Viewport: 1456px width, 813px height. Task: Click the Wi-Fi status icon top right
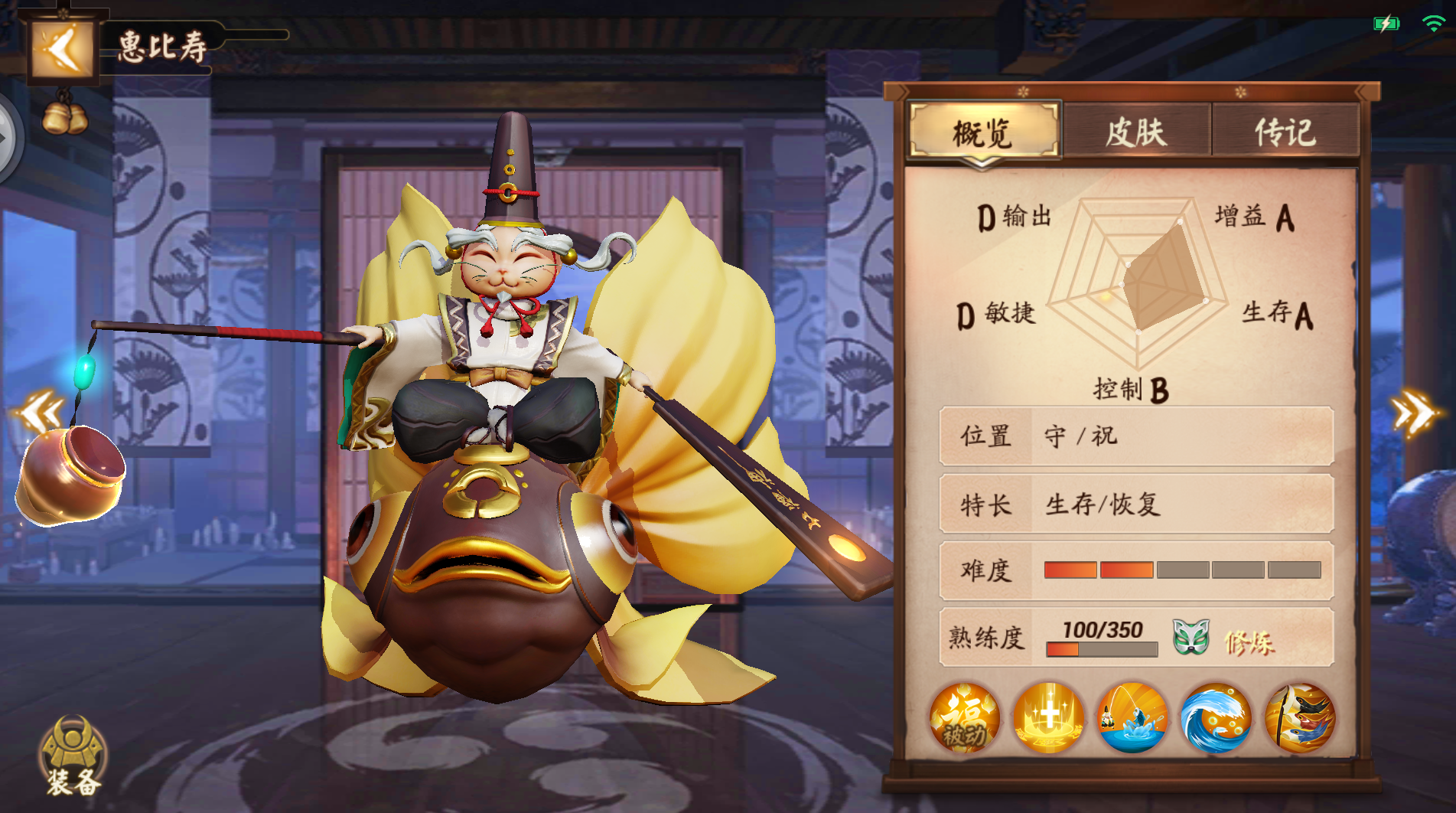pos(1432,24)
